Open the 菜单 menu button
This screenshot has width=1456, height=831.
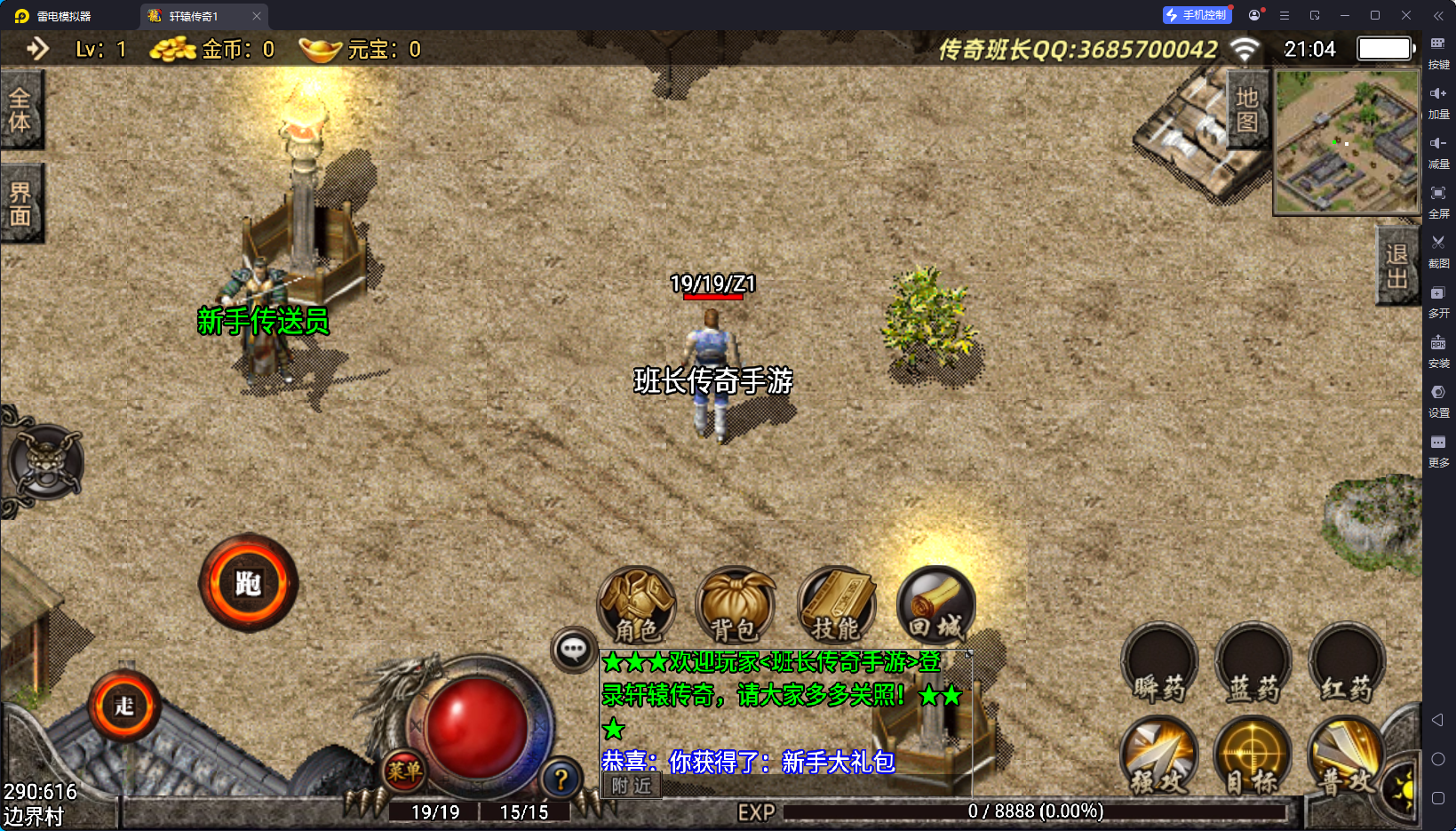pos(404,771)
